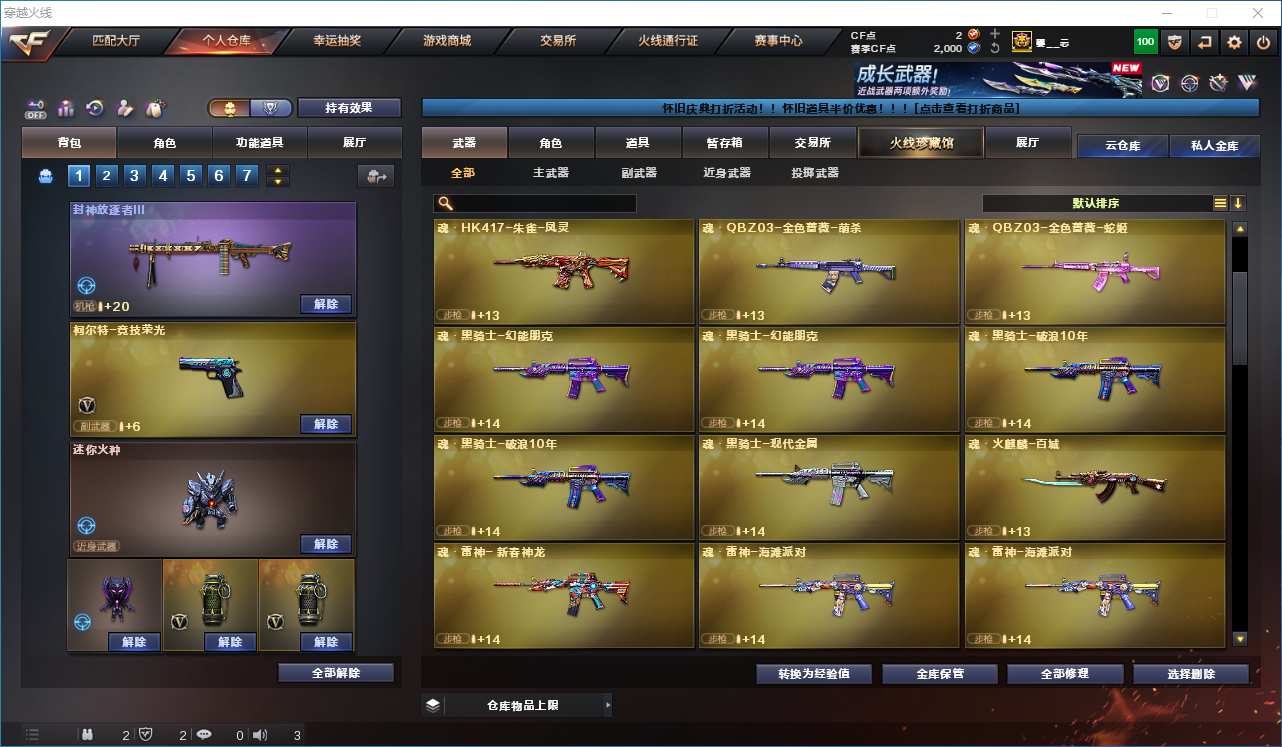
Task: Open settings with the gear icon
Action: [1235, 42]
